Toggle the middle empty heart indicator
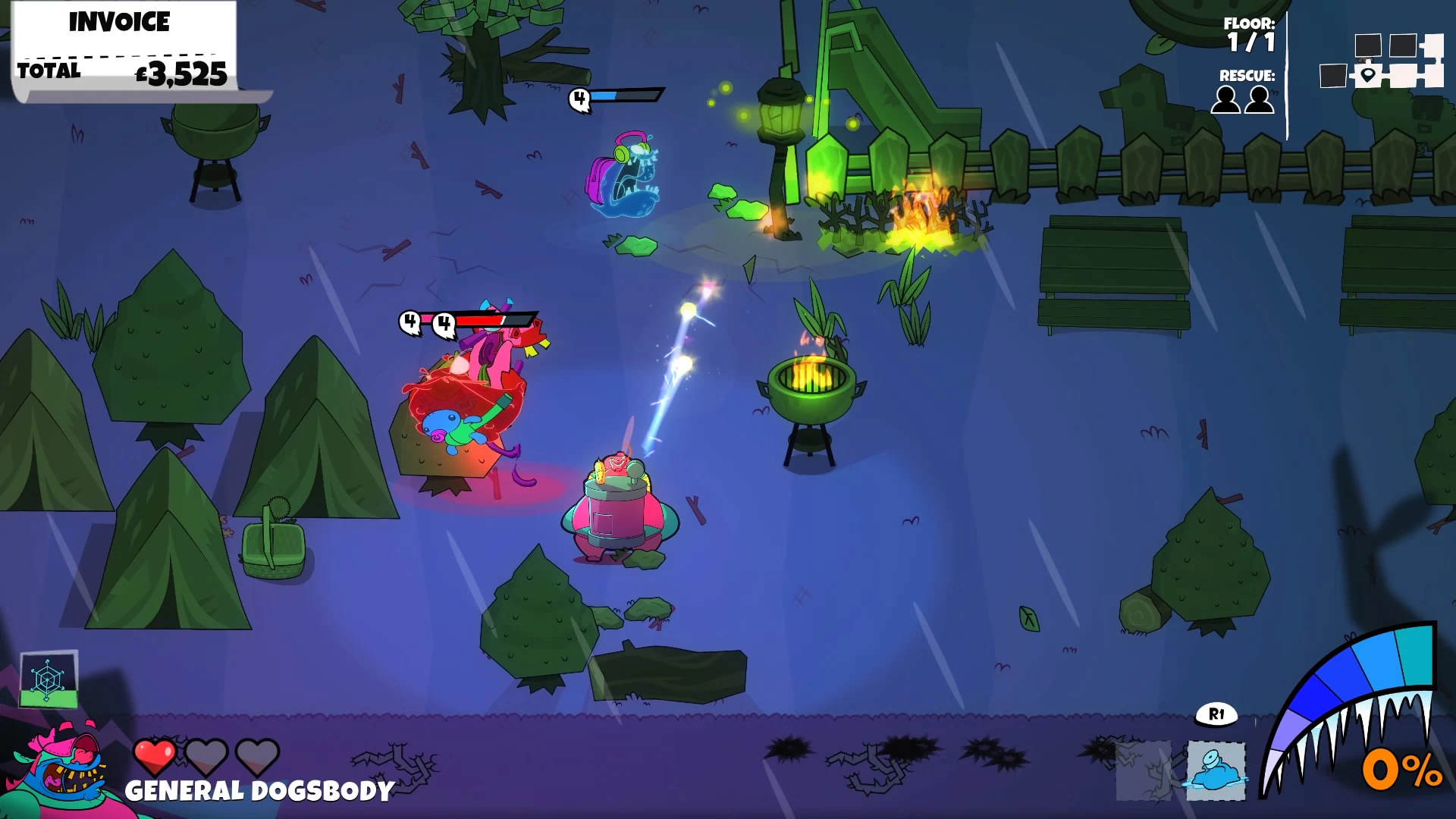Screen dimensions: 1456x819 (x=207, y=756)
